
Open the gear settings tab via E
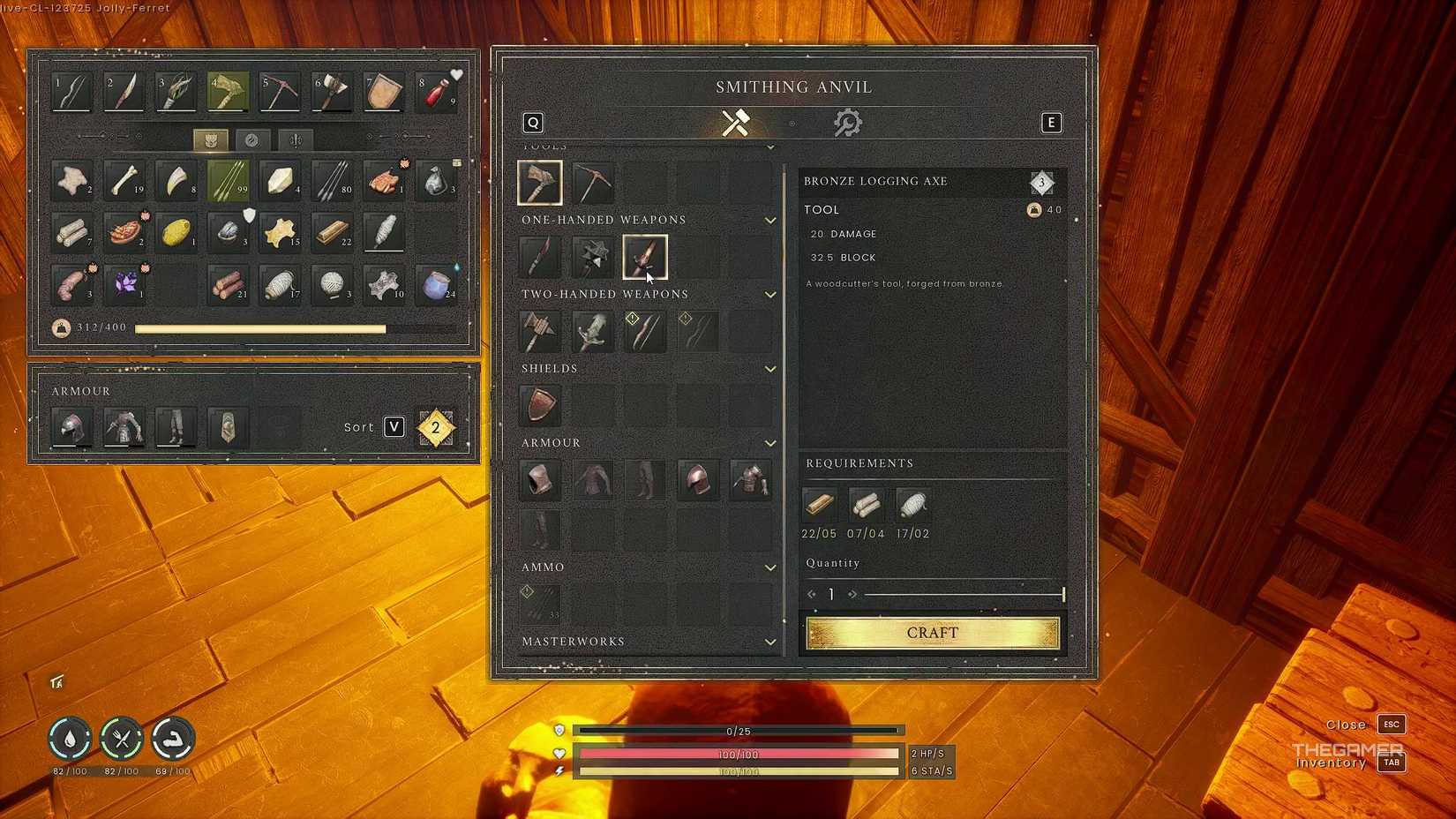(1051, 123)
